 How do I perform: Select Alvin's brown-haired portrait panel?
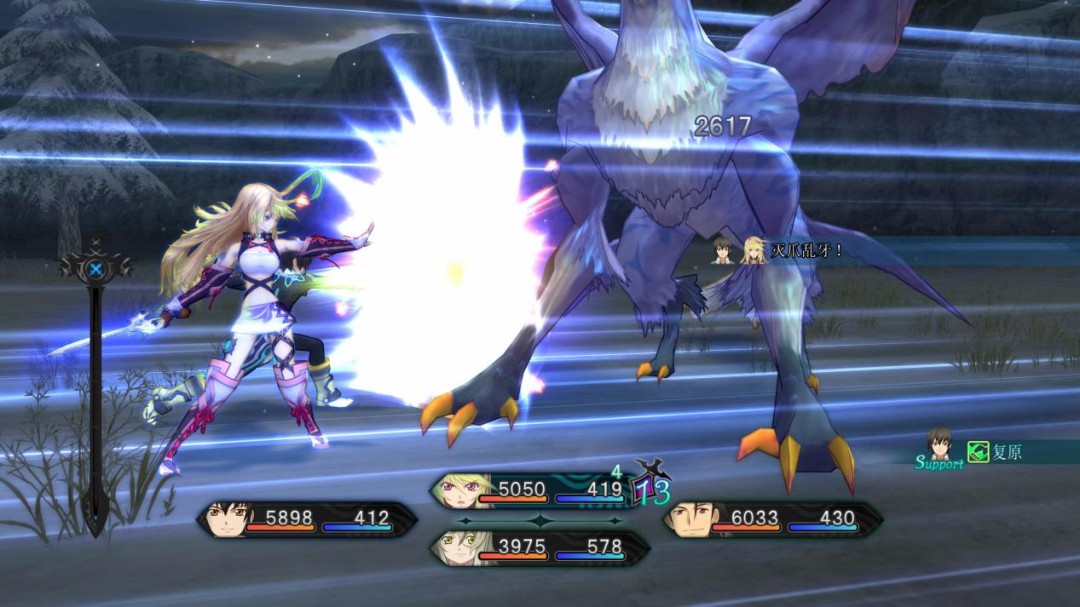(x=772, y=519)
